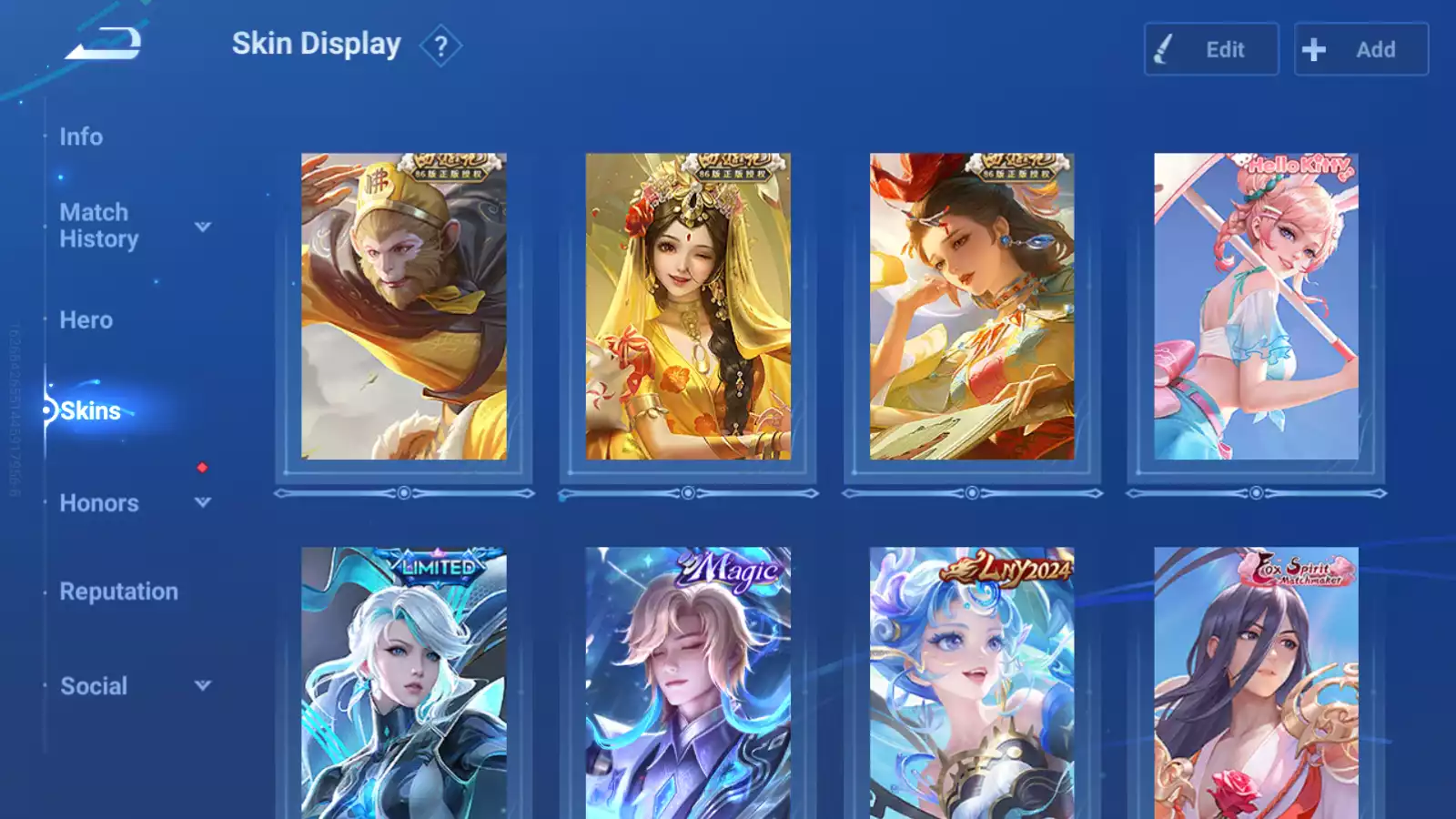Image resolution: width=1456 pixels, height=819 pixels.
Task: Pick the Magic skin card
Action: pos(688,682)
